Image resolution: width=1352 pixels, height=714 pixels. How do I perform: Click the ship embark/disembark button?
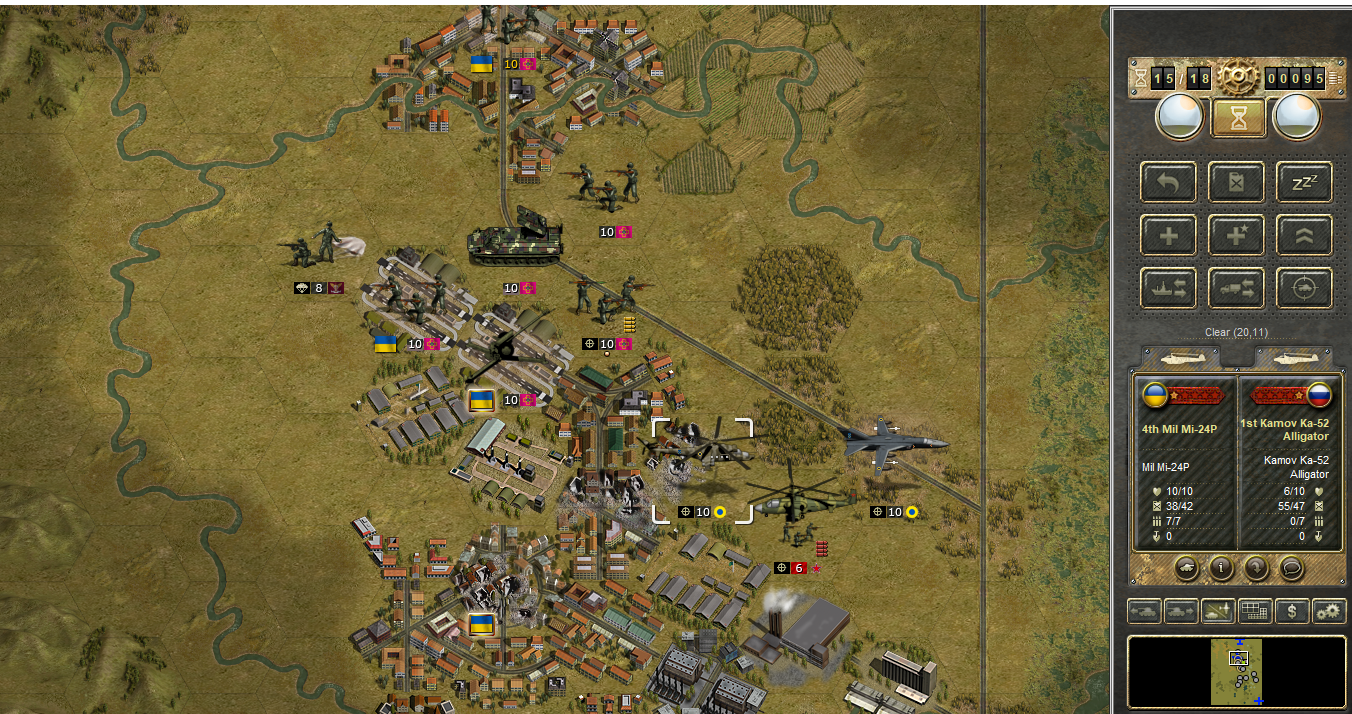(x=1168, y=289)
